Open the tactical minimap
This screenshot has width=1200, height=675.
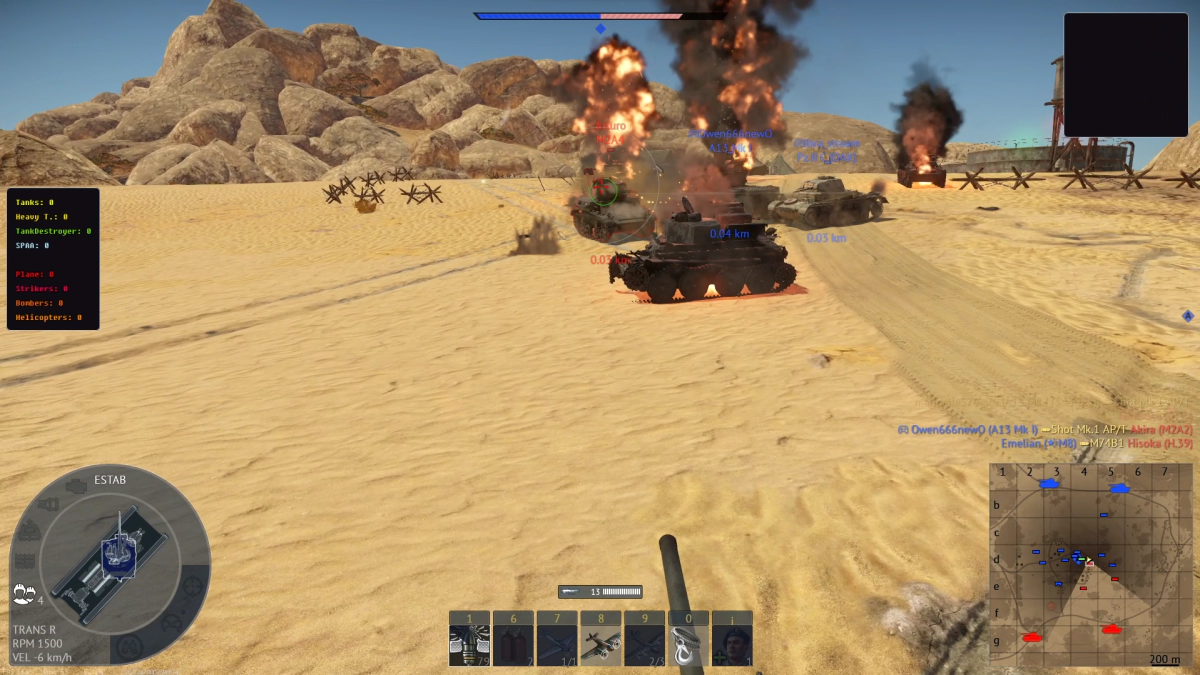[1085, 565]
